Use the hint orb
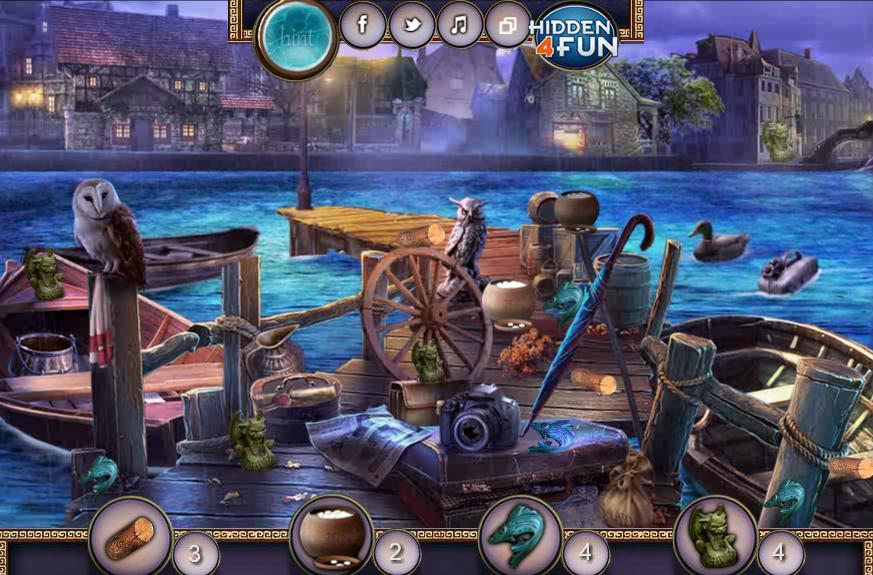873x575 pixels. pos(296,36)
